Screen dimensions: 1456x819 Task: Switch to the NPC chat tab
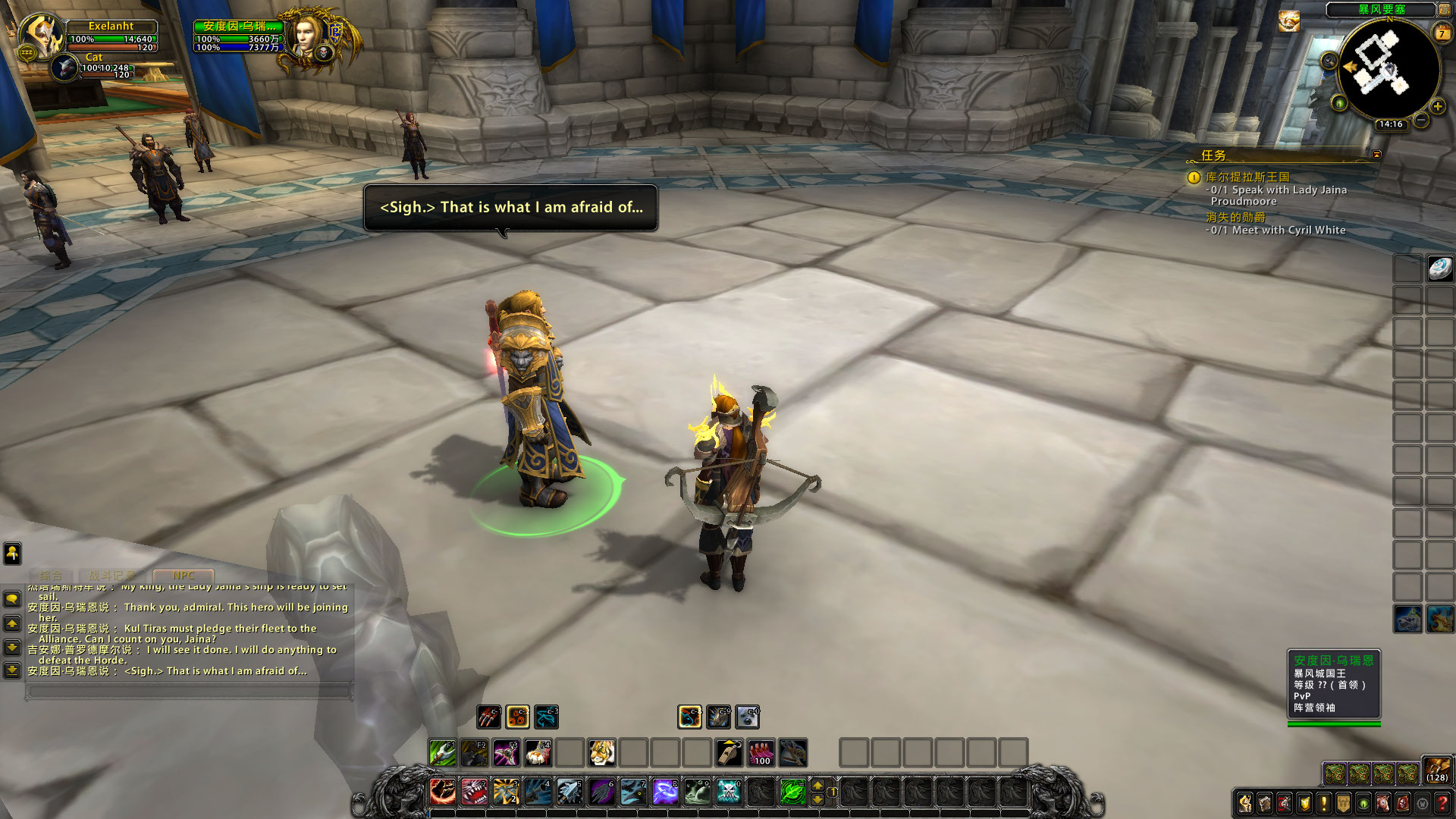pos(183,576)
